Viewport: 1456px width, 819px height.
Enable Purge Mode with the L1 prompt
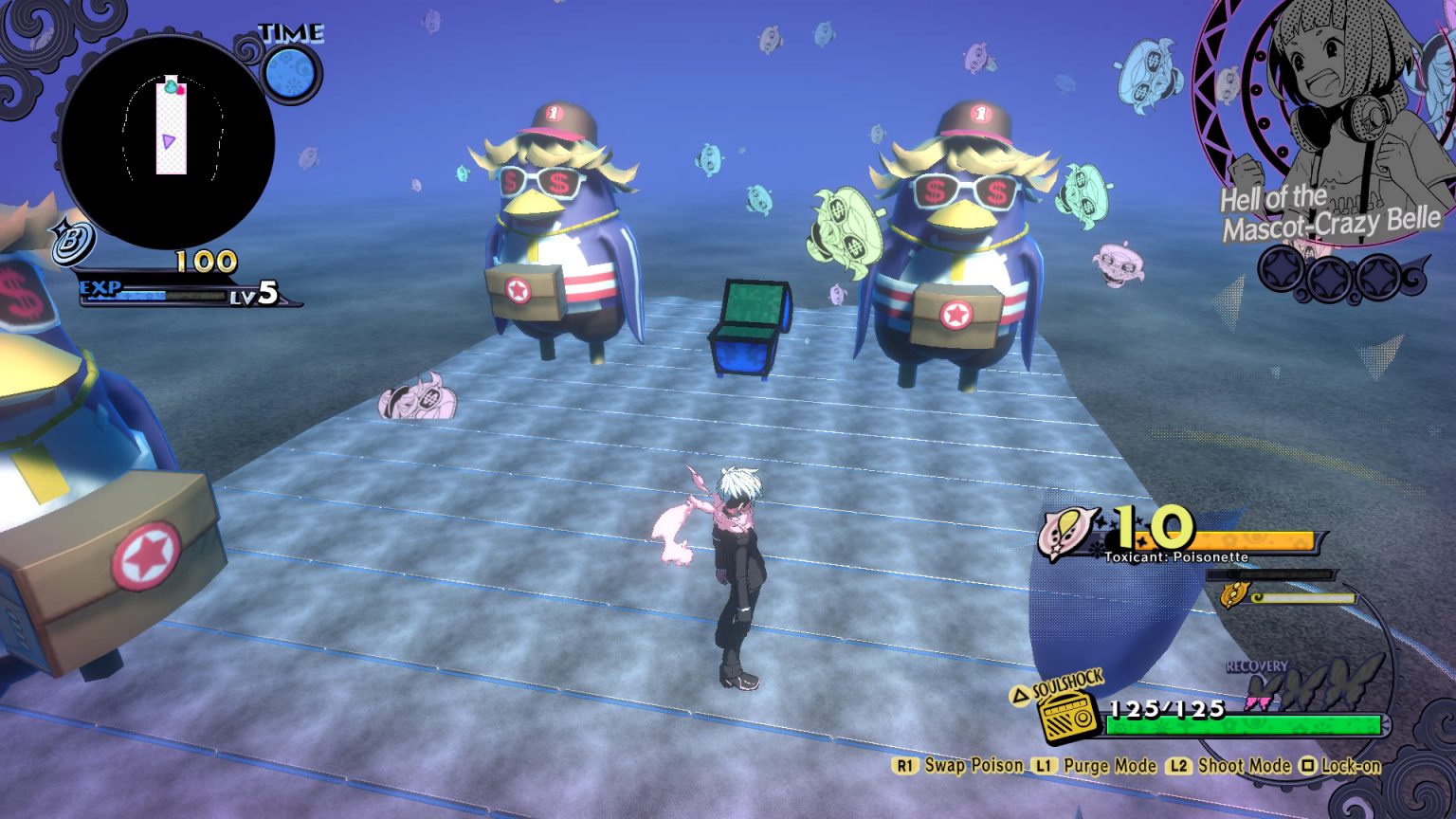tap(1045, 767)
